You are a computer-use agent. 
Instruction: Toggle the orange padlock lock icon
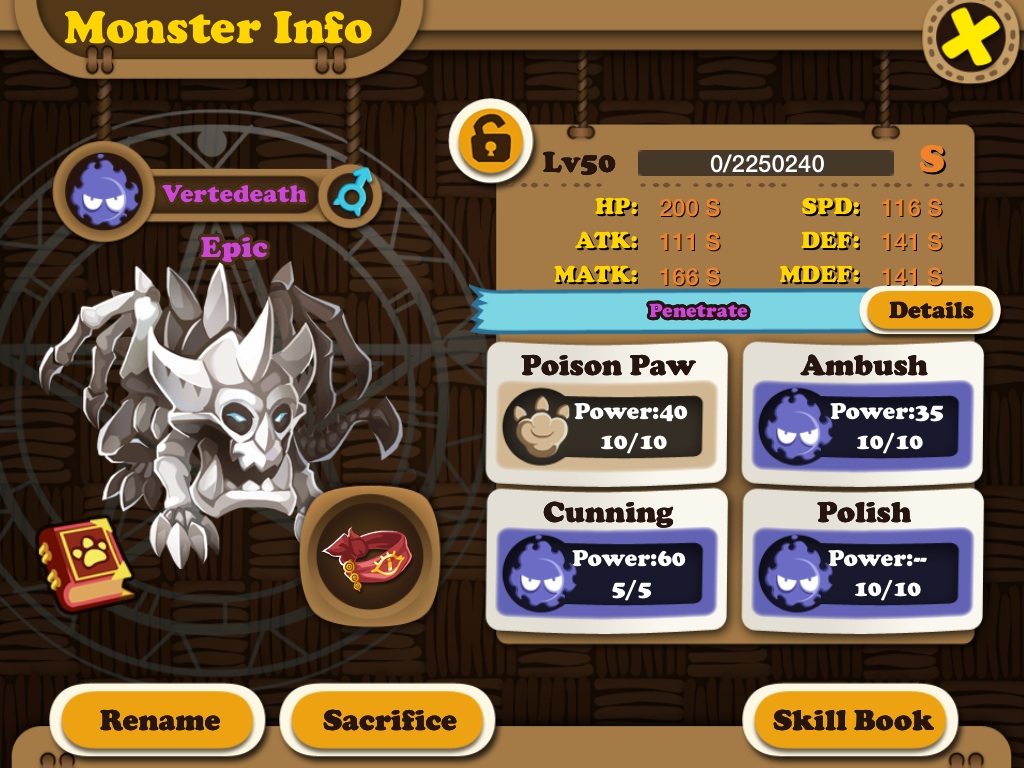(x=488, y=143)
